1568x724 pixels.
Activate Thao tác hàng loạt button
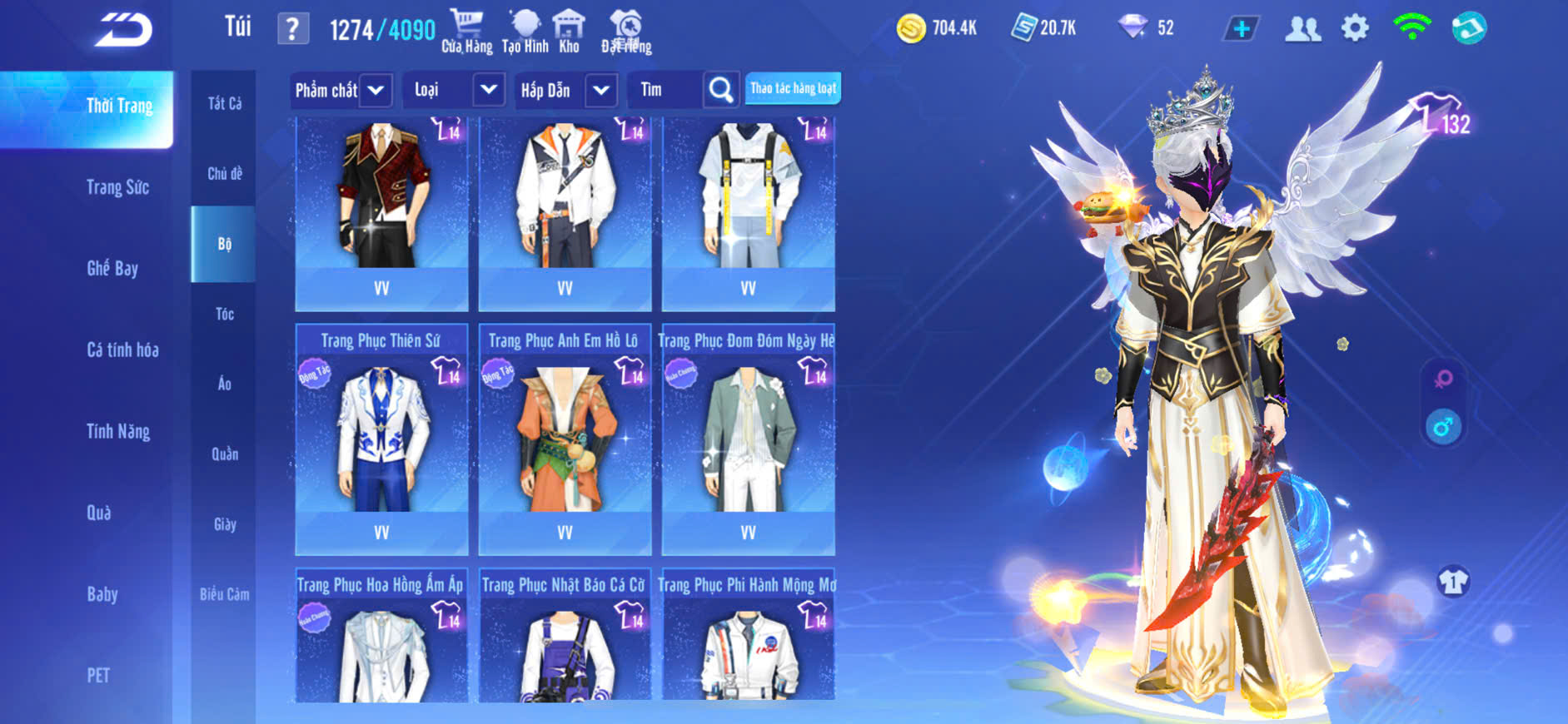click(x=793, y=88)
